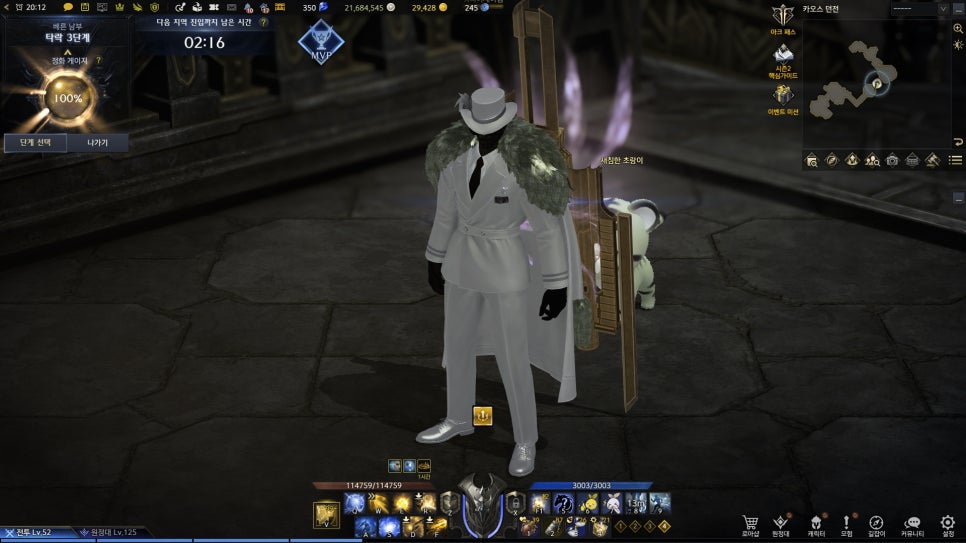Open the 시즌2 핵심가이드 guide icon
The image size is (966, 543).
click(782, 54)
